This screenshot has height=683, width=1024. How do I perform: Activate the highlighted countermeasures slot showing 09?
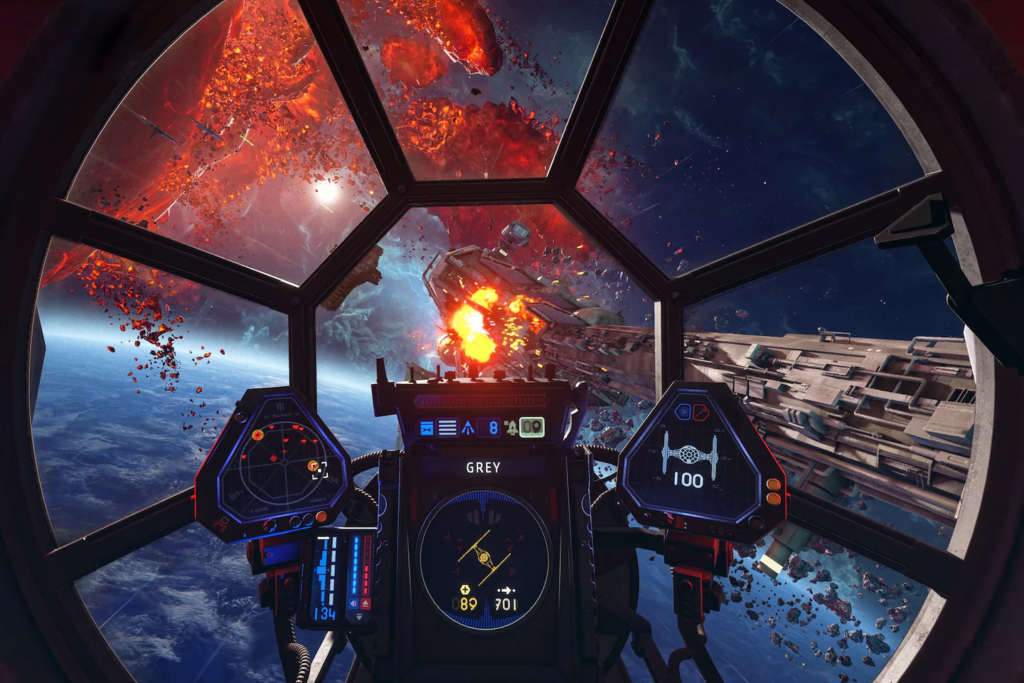[x=531, y=427]
